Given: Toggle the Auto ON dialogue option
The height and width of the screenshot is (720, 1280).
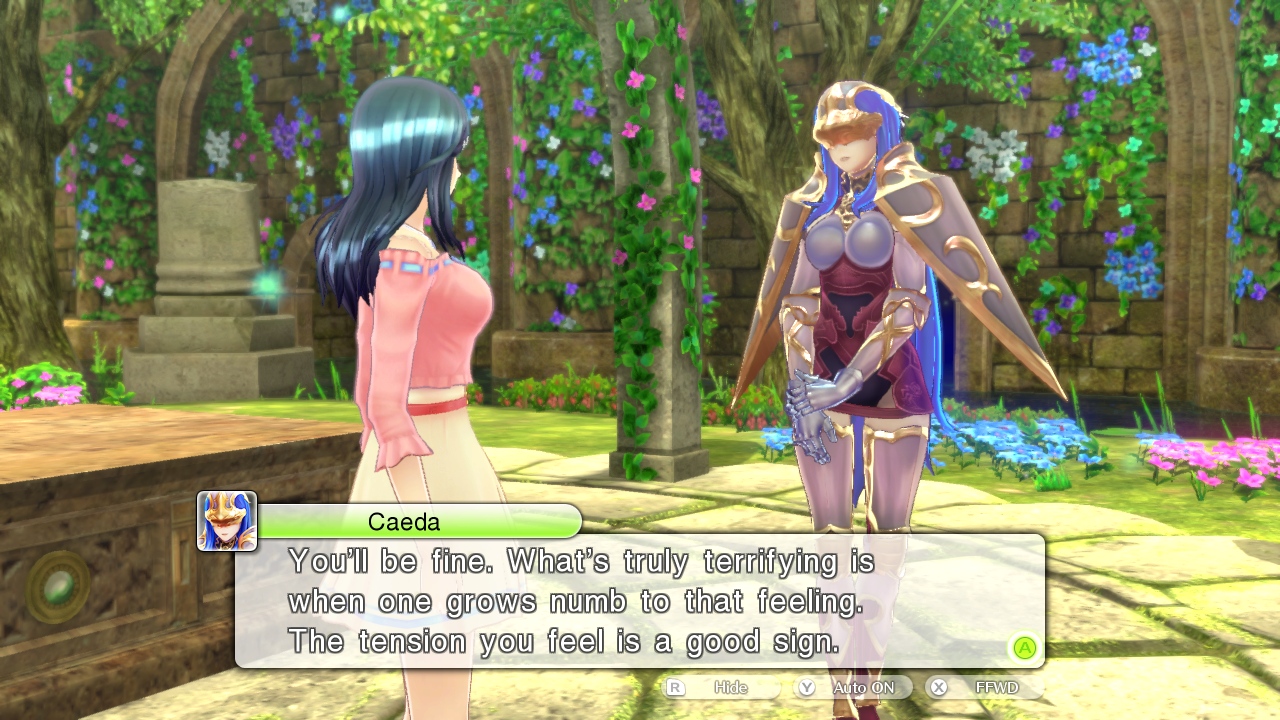Looking at the screenshot, I should point(853,688).
